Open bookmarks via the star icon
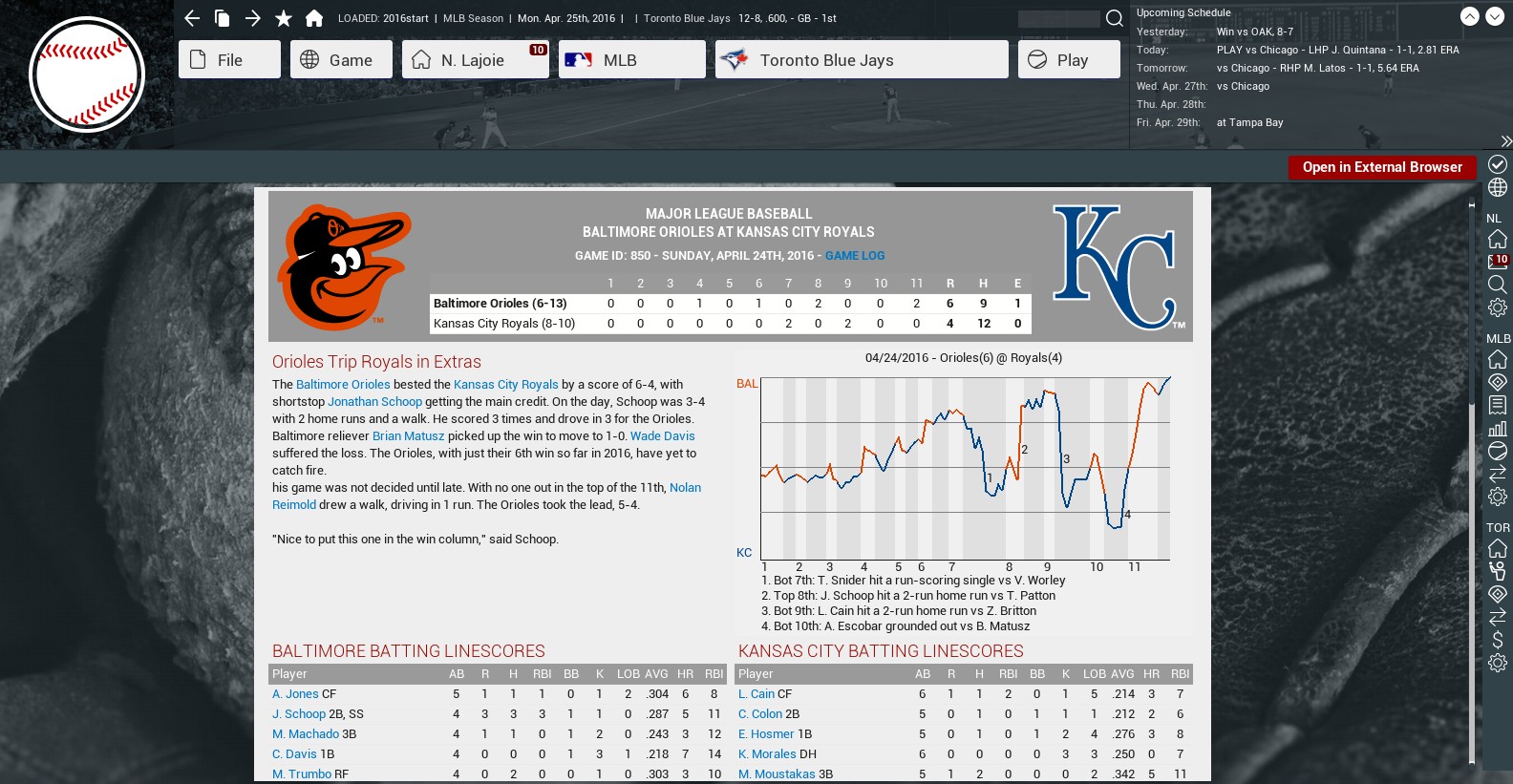Image resolution: width=1513 pixels, height=784 pixels. [x=284, y=18]
